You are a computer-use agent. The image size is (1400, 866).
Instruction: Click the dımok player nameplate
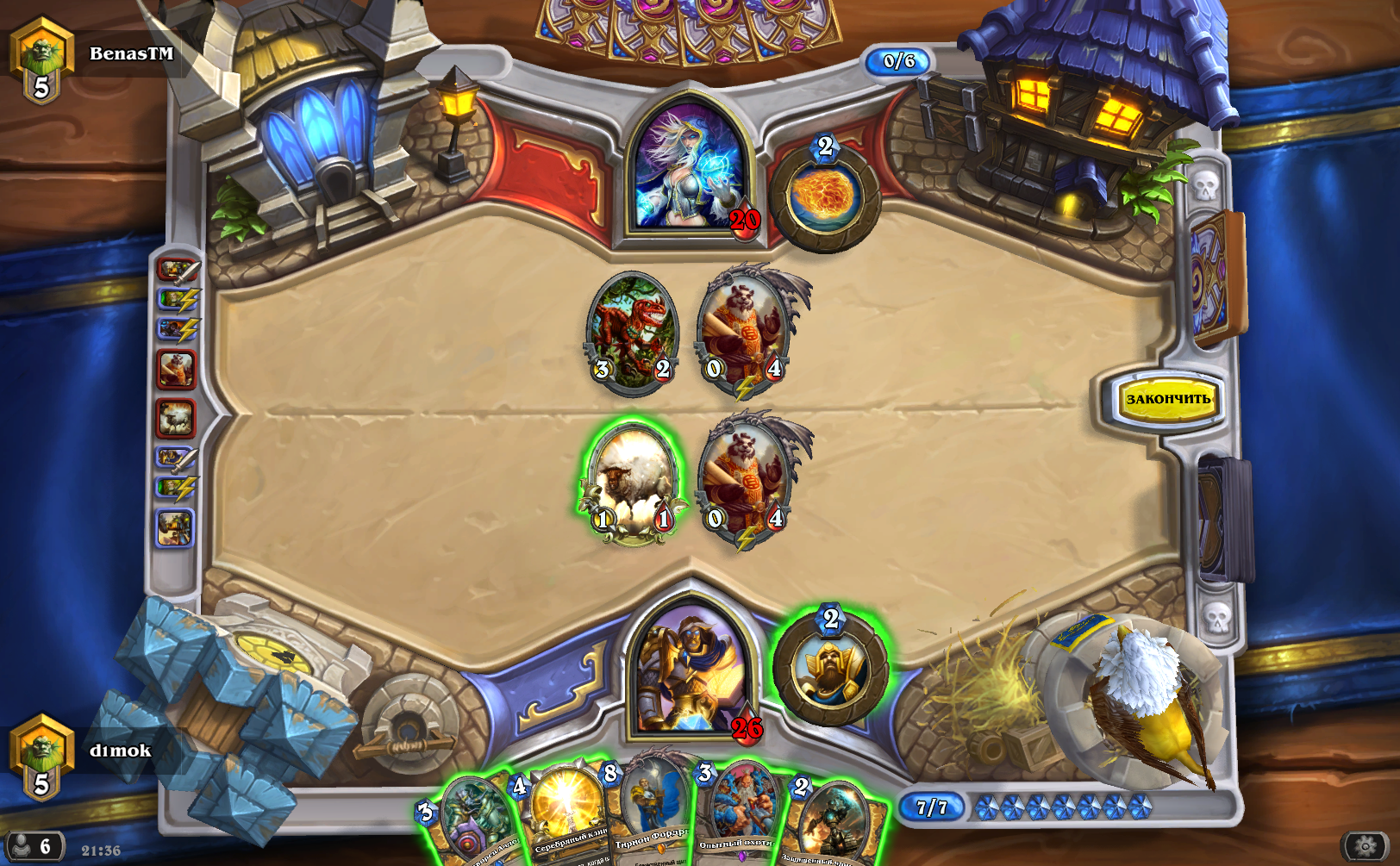pyautogui.click(x=120, y=751)
